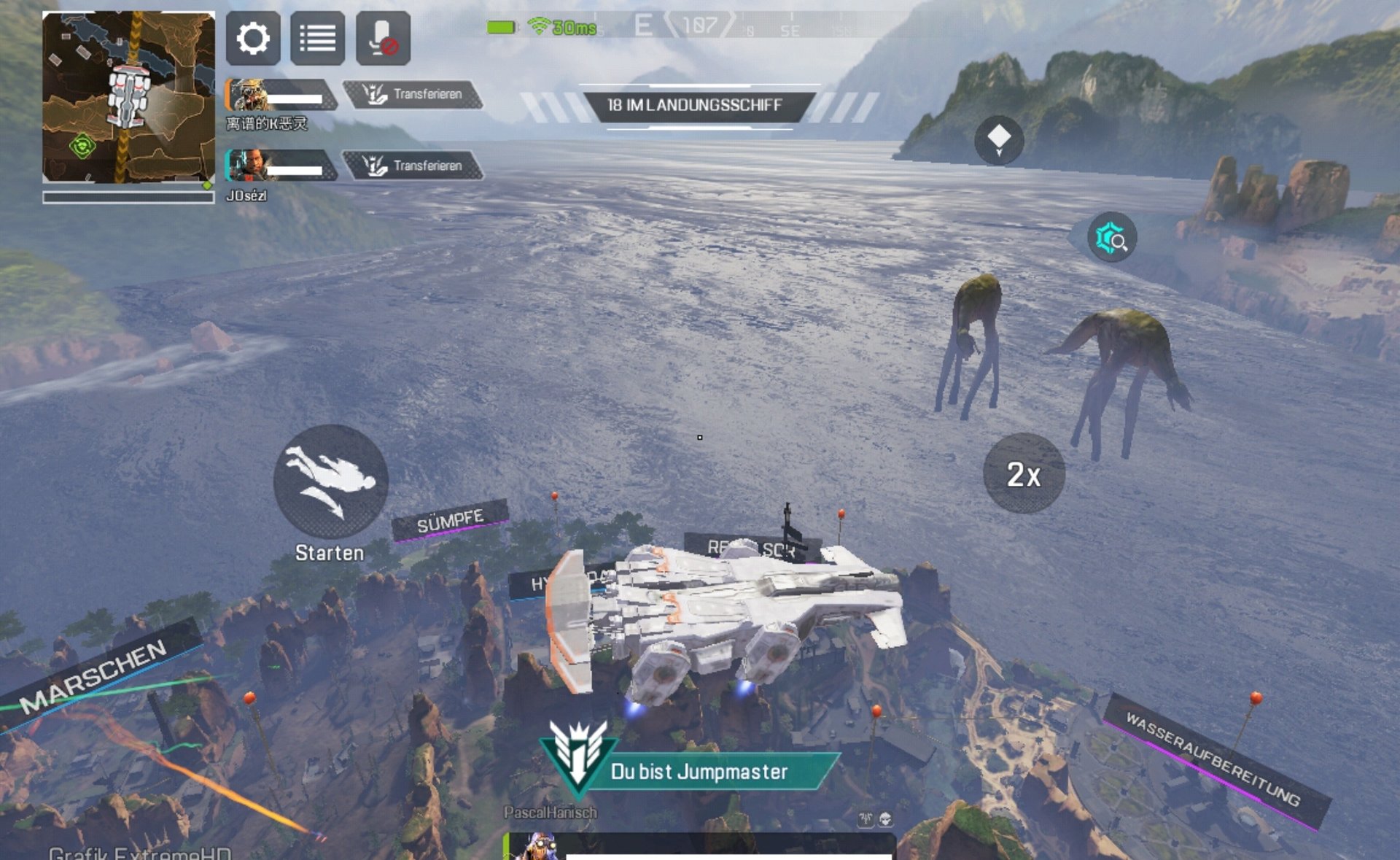Transfer jumpmaster to teammate JOsézl

tap(413, 166)
